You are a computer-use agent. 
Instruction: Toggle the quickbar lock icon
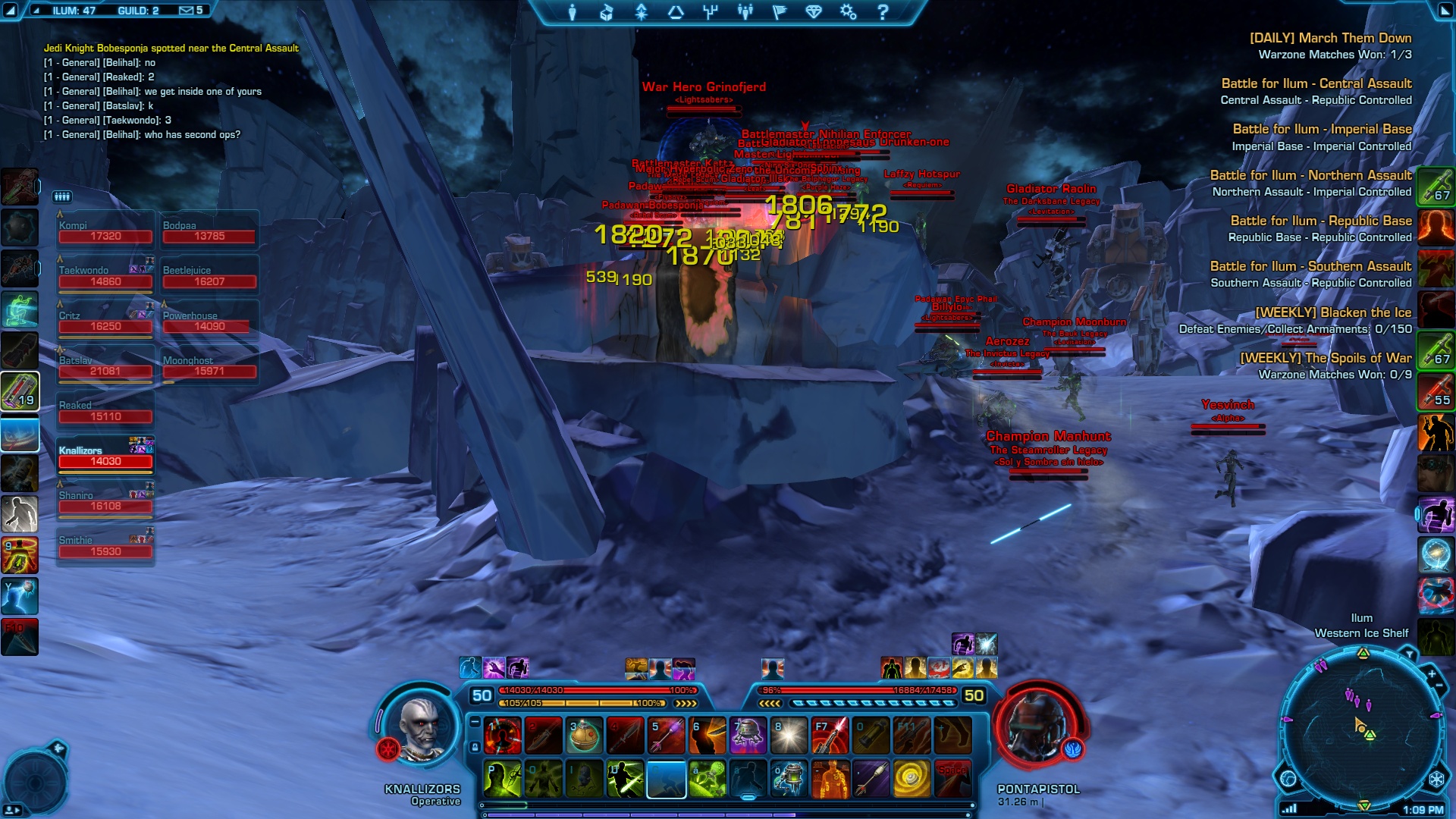[x=475, y=747]
